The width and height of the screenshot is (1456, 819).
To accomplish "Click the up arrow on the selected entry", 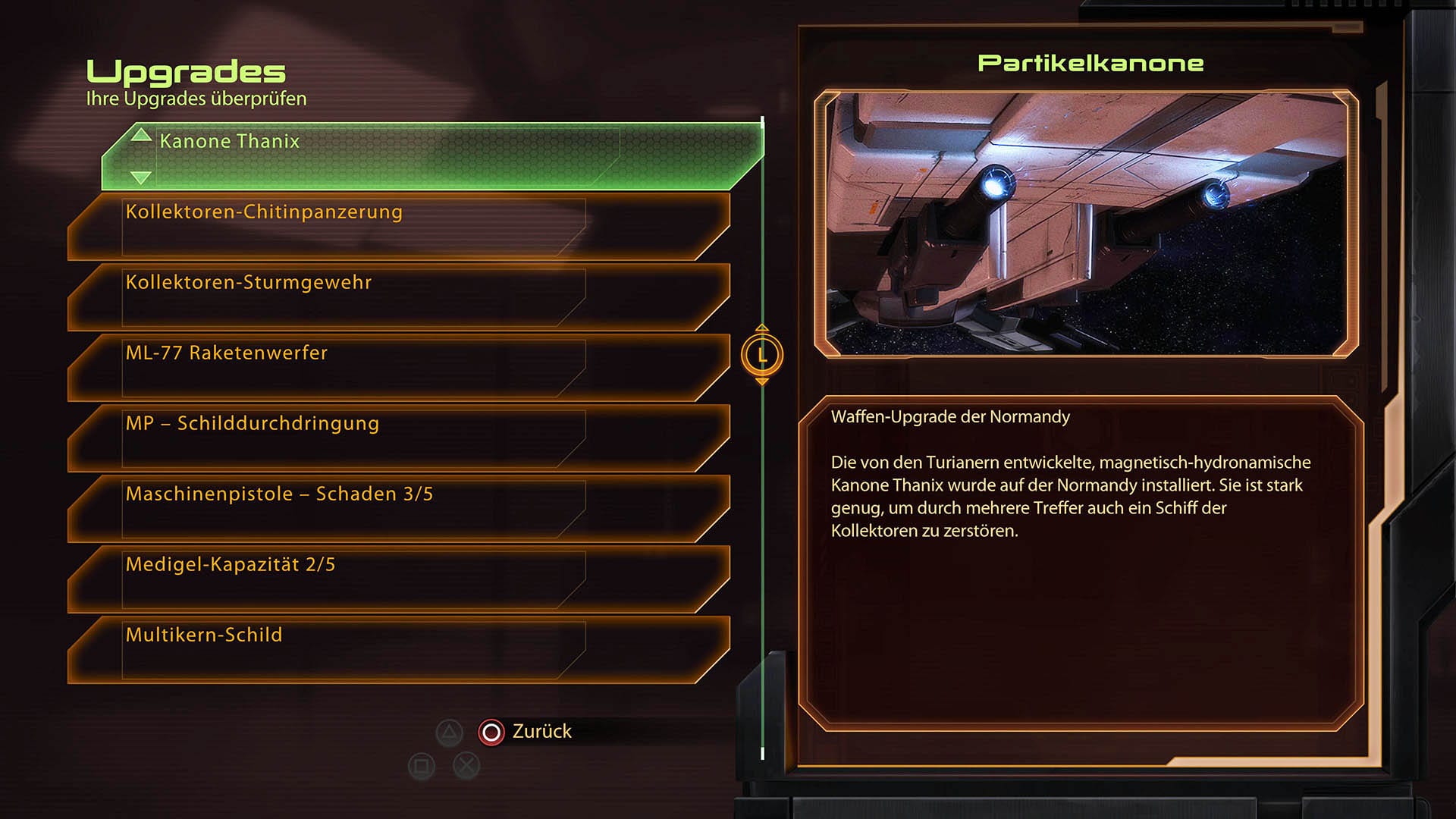I will point(141,136).
